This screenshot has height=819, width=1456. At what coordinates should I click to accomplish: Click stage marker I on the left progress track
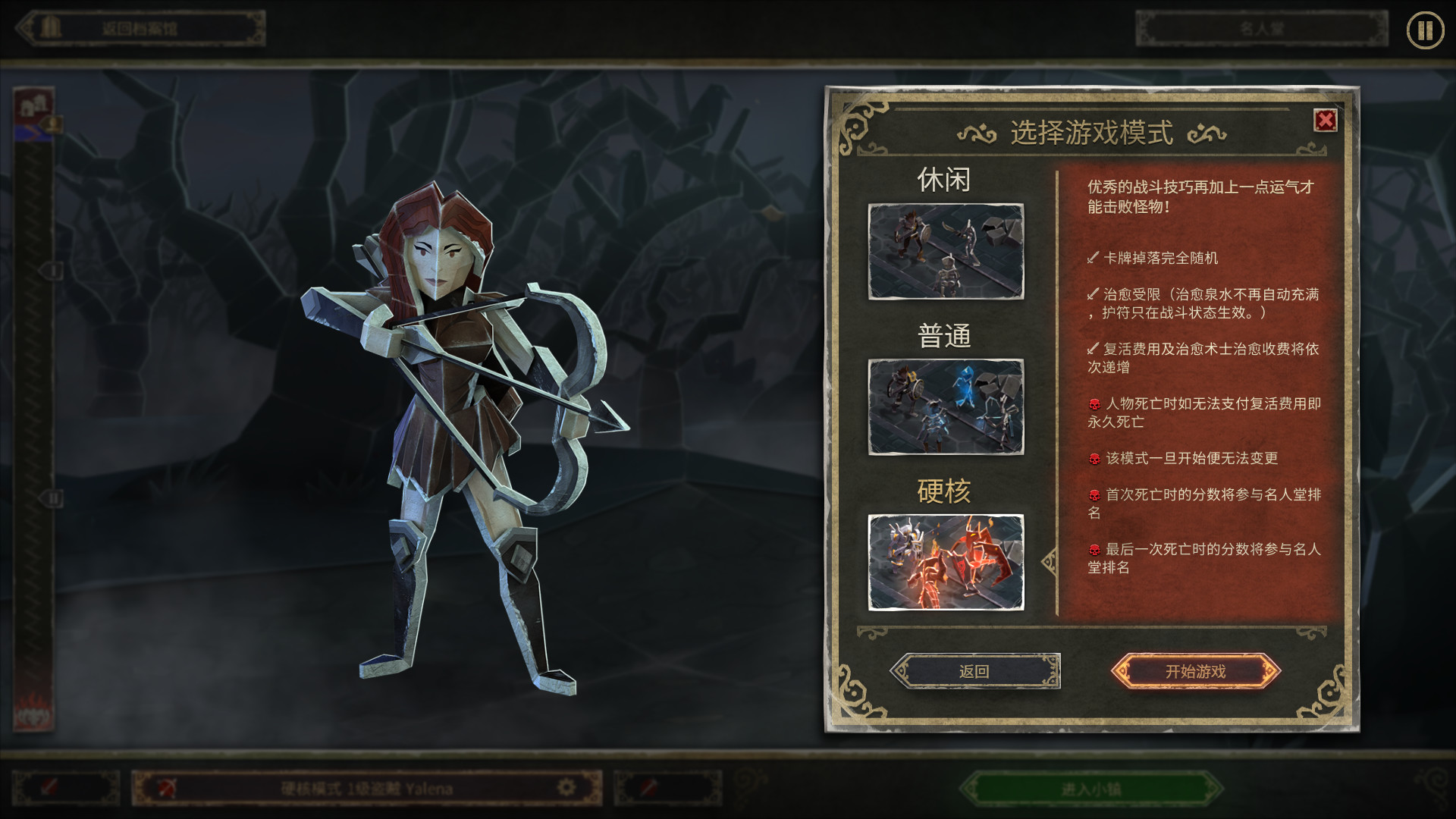(x=54, y=271)
